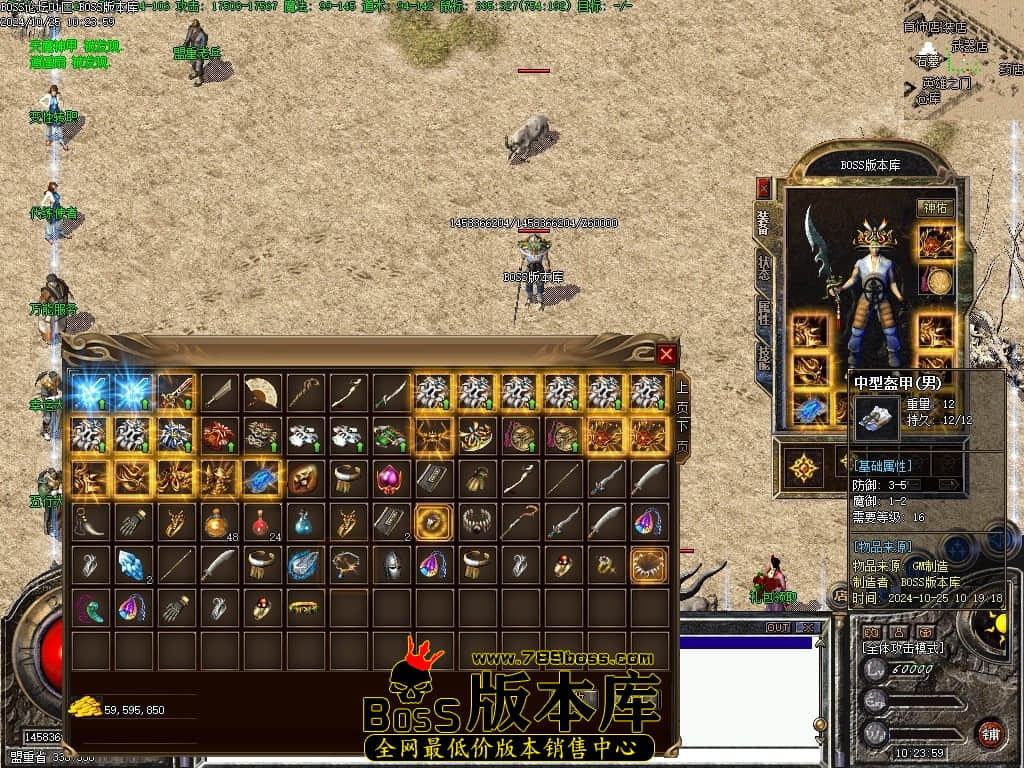Open the red 铺 shop button

990,733
